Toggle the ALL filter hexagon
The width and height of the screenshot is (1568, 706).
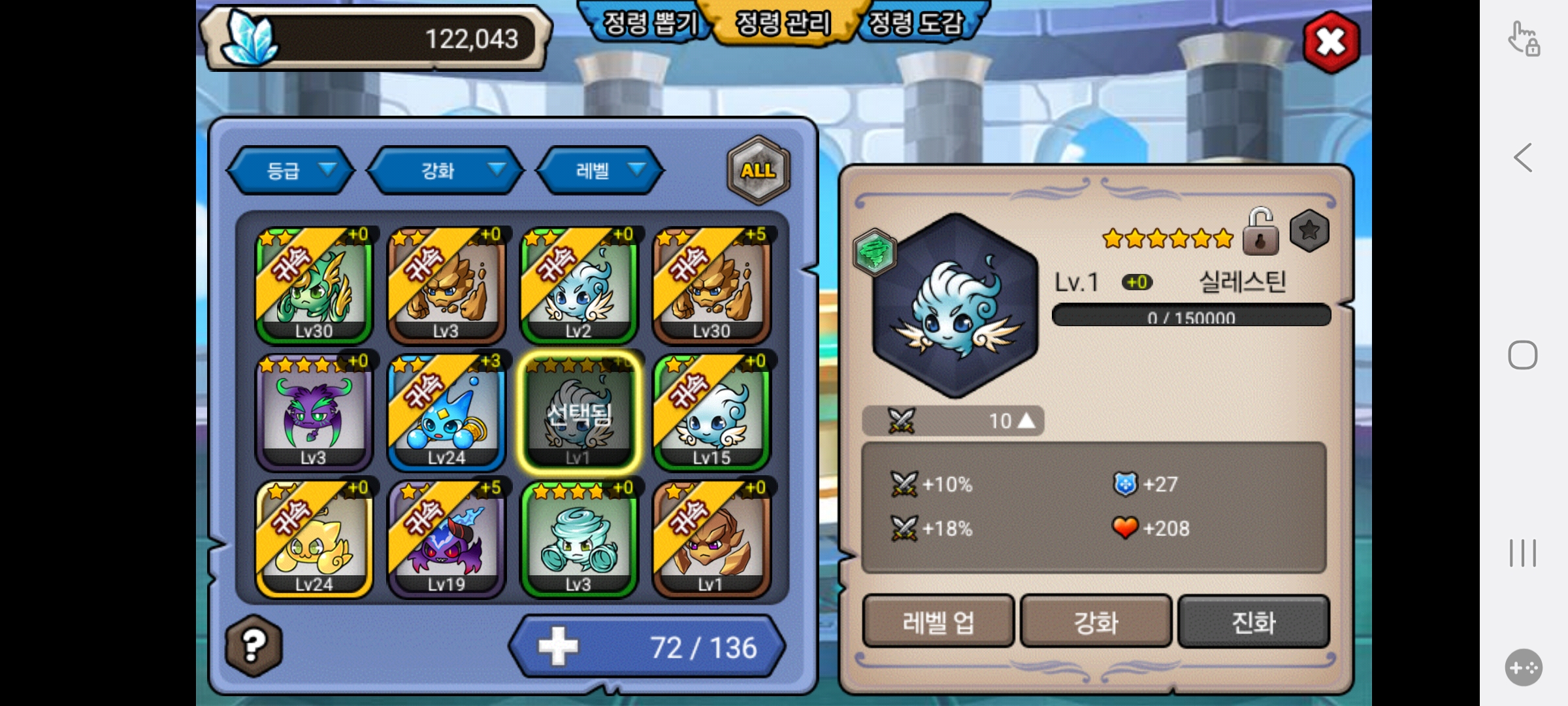pos(758,171)
